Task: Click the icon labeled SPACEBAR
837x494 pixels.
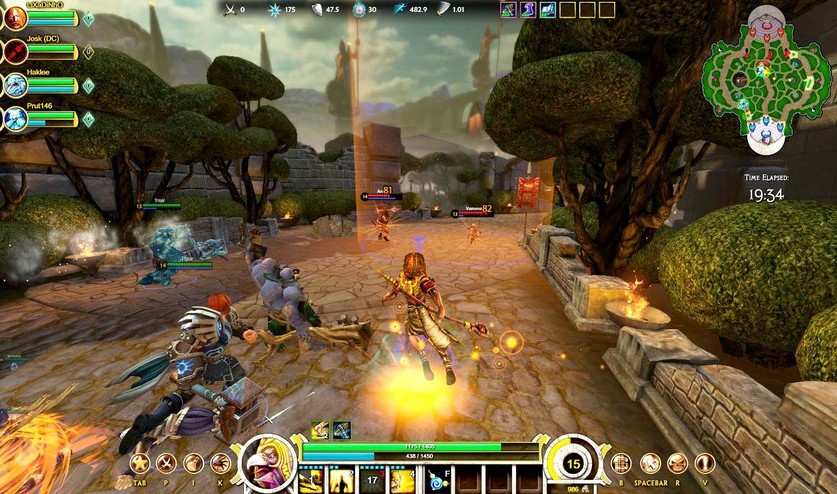Action: point(650,463)
